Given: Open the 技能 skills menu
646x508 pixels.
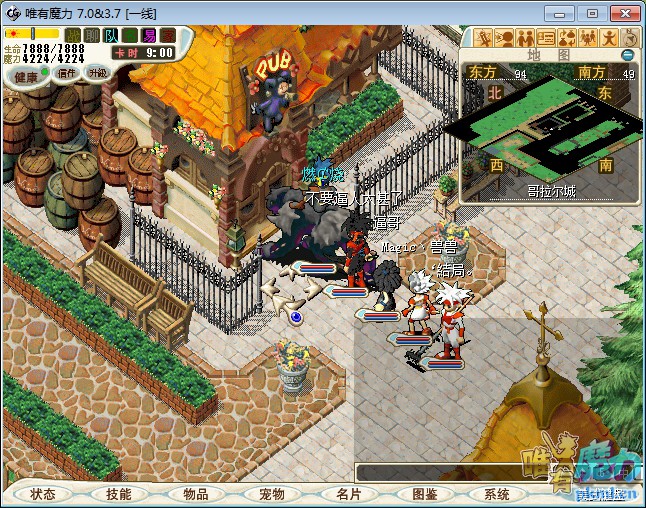Looking at the screenshot, I should click(x=119, y=494).
